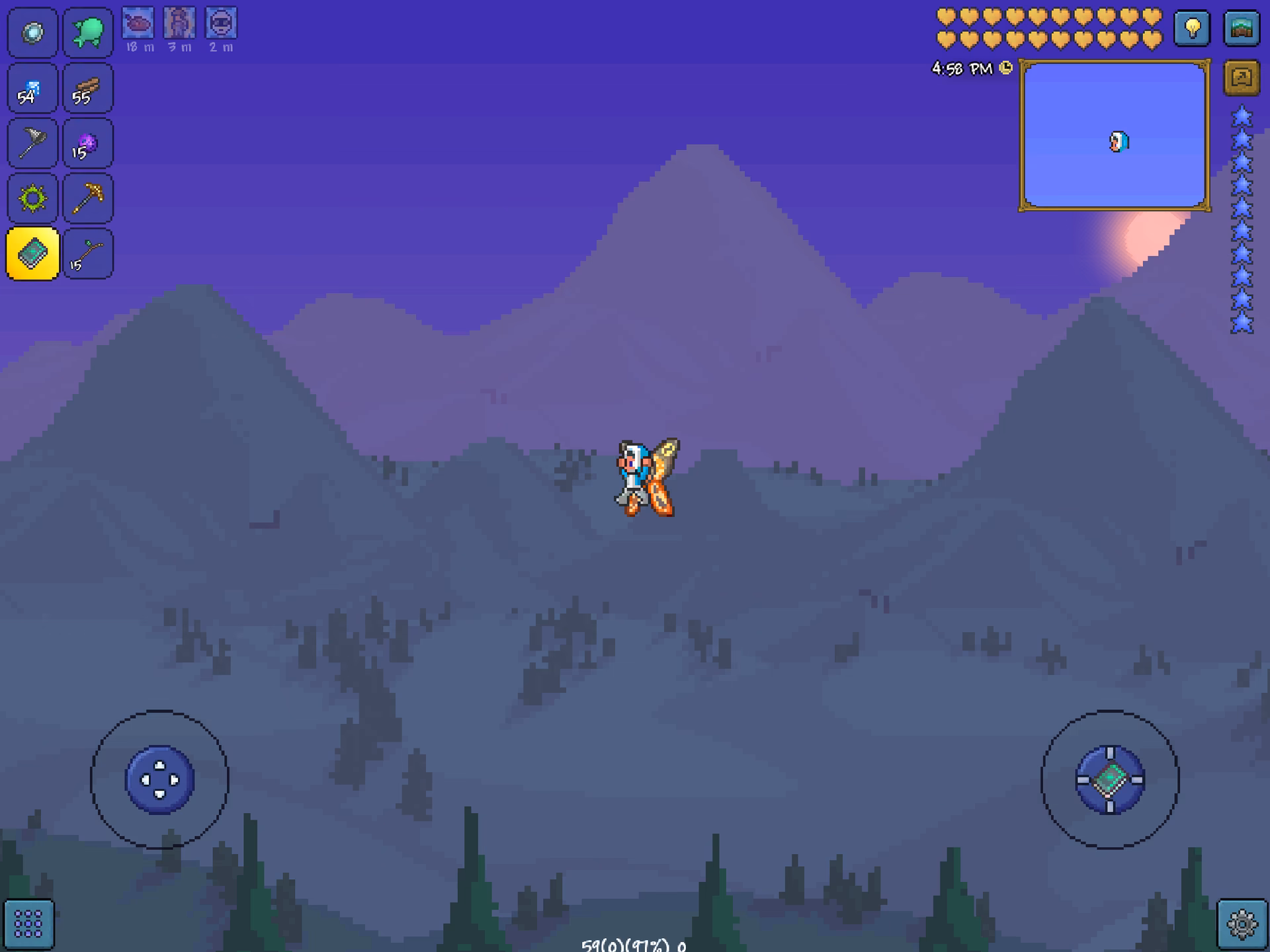Click the highlighted teal spellbook slot

[31, 253]
